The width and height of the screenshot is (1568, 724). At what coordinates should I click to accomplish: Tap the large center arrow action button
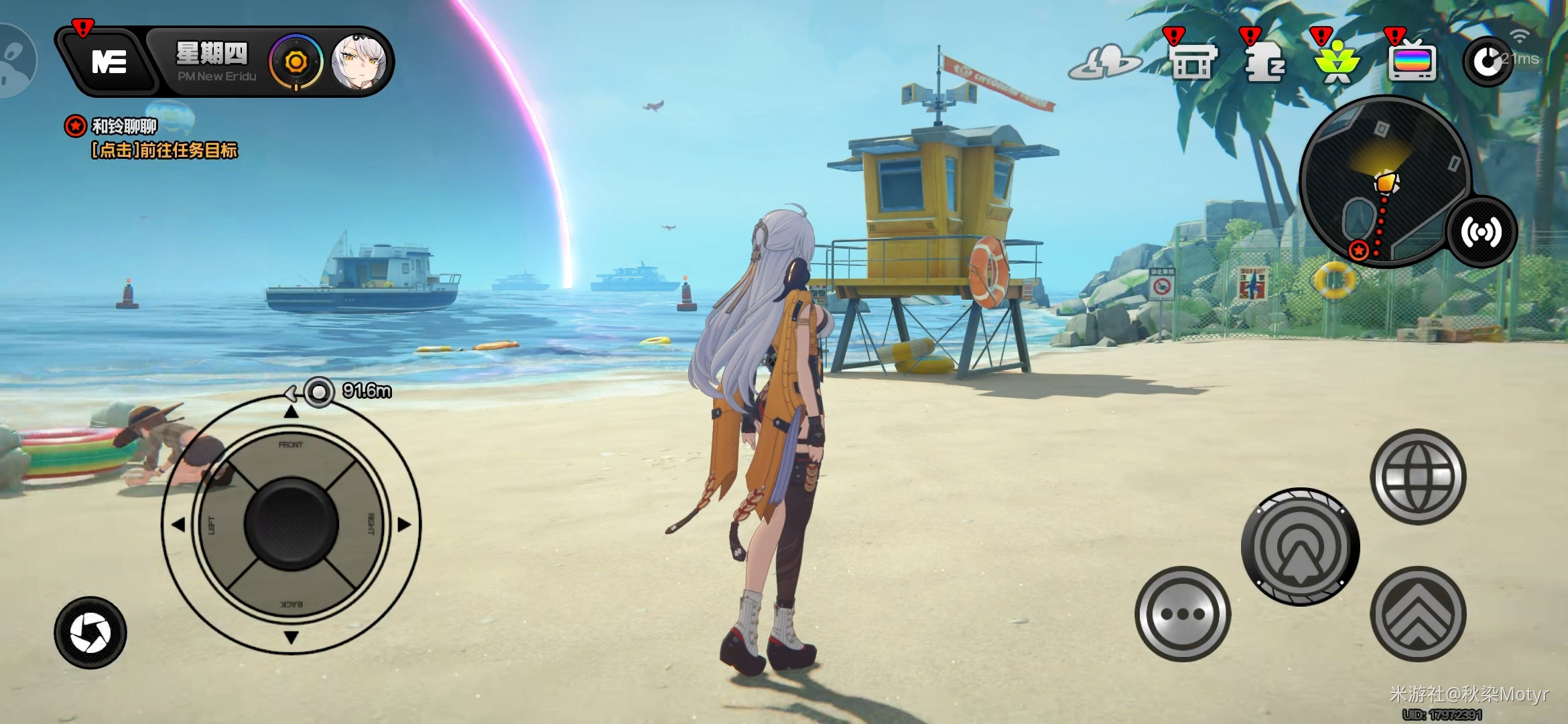pyautogui.click(x=1300, y=547)
